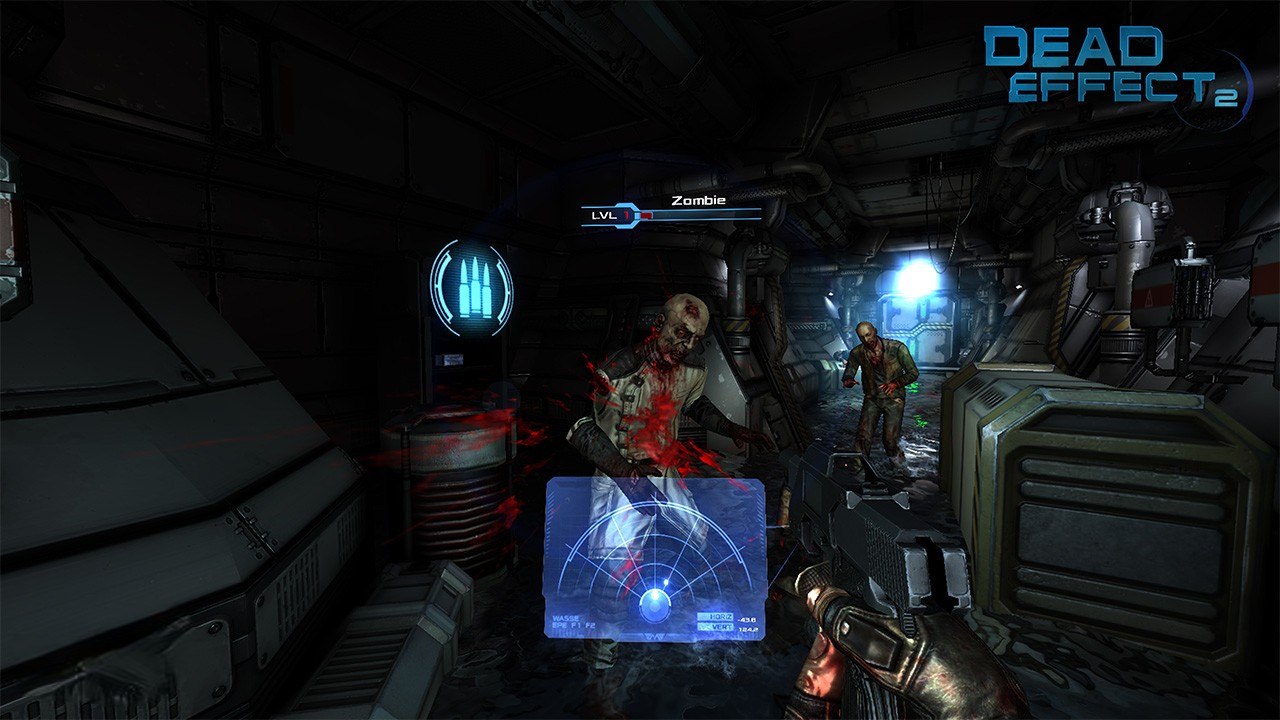This screenshot has width=1280, height=720.
Task: Click the EPE label on the radar HUD
Action: pyautogui.click(x=560, y=626)
